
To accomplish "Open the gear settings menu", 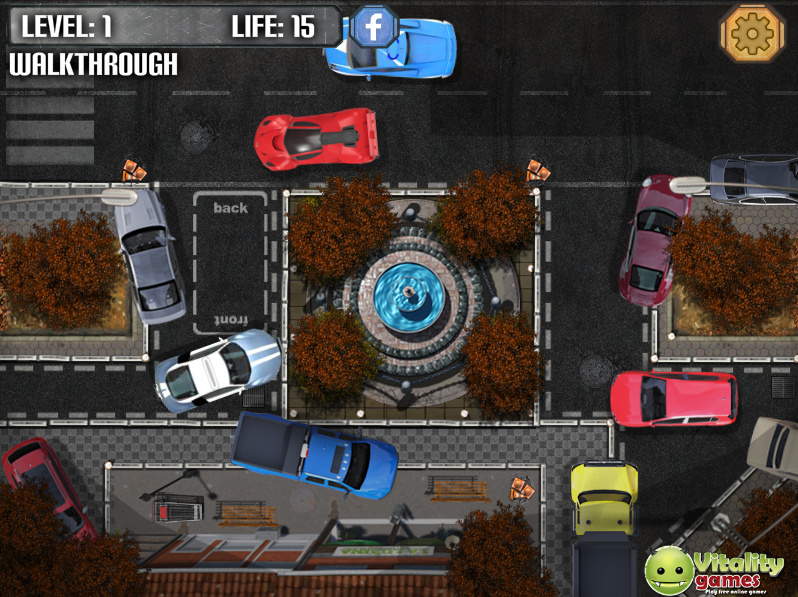I will 752,33.
